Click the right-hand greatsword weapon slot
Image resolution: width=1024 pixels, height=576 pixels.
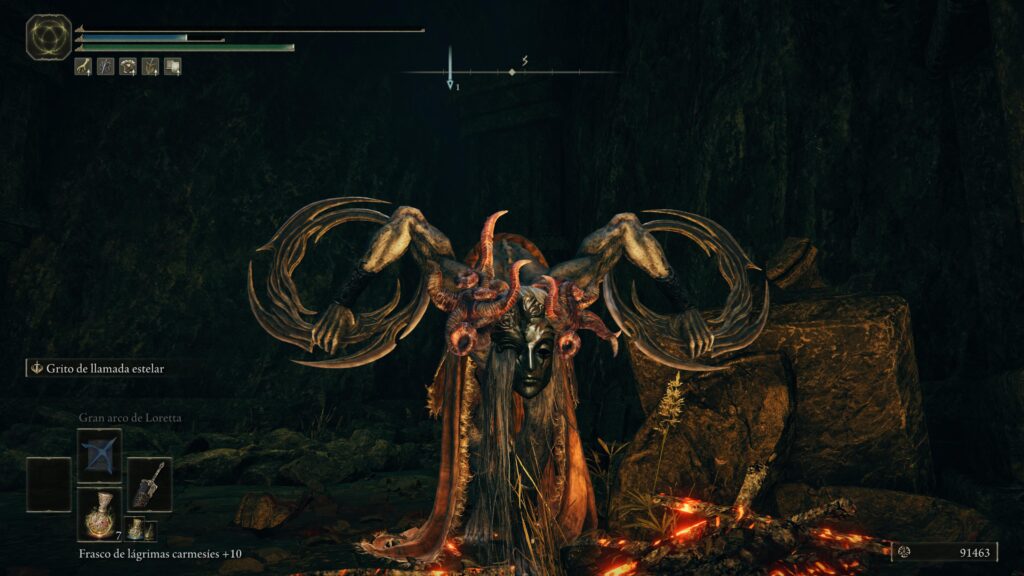click(x=149, y=484)
